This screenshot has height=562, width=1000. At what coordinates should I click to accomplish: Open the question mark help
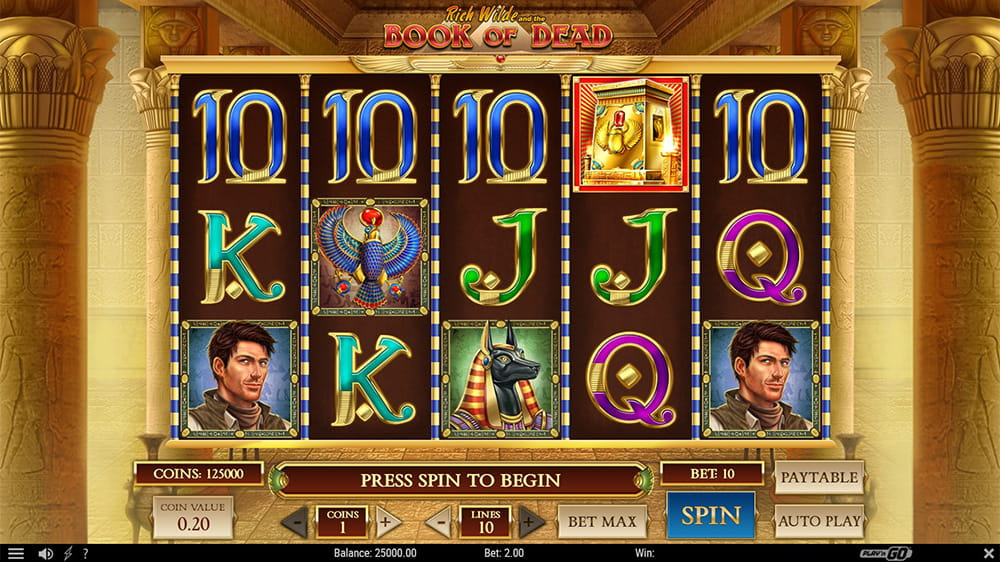point(86,553)
